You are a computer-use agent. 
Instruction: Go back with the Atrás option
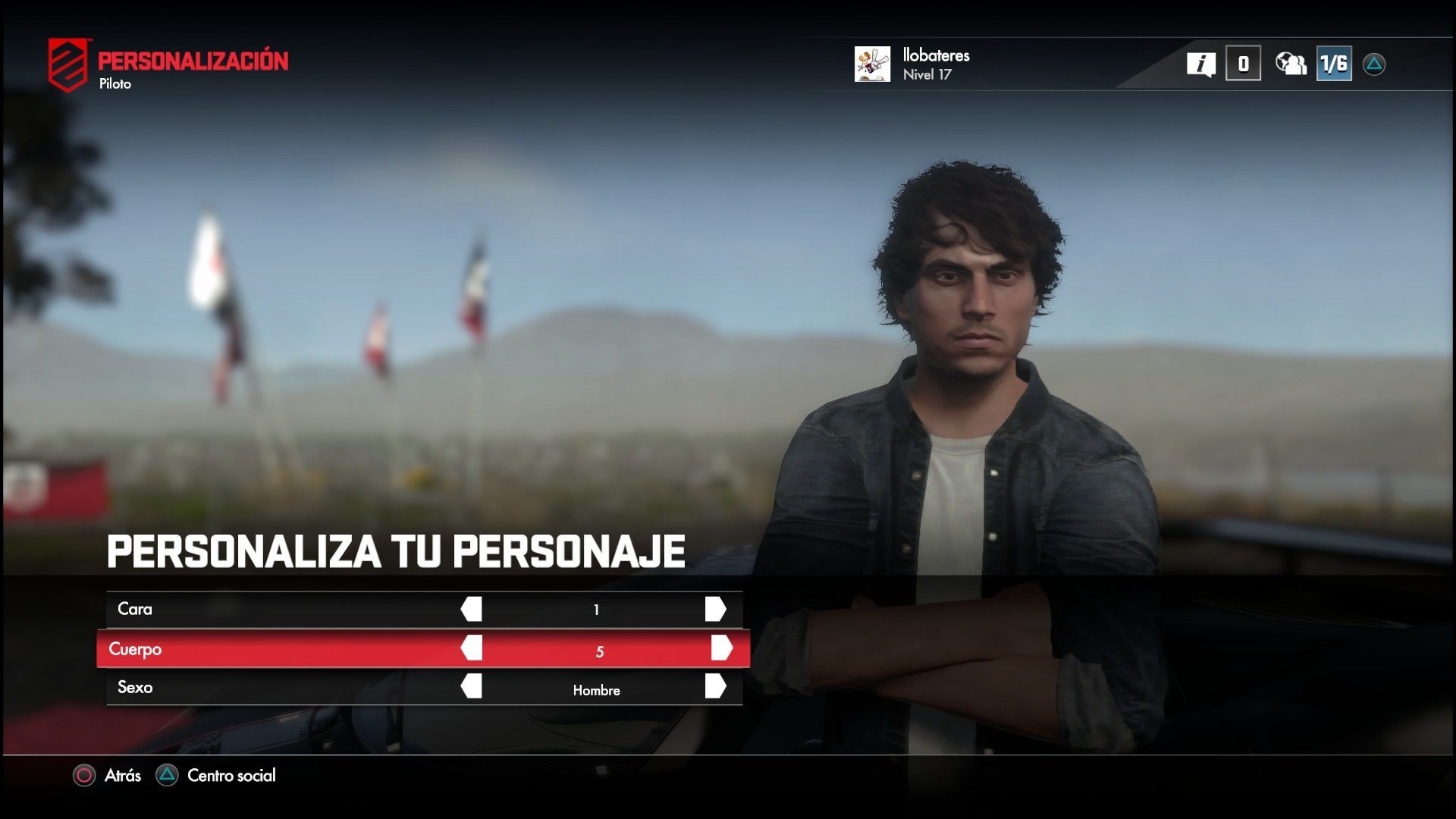tap(108, 775)
